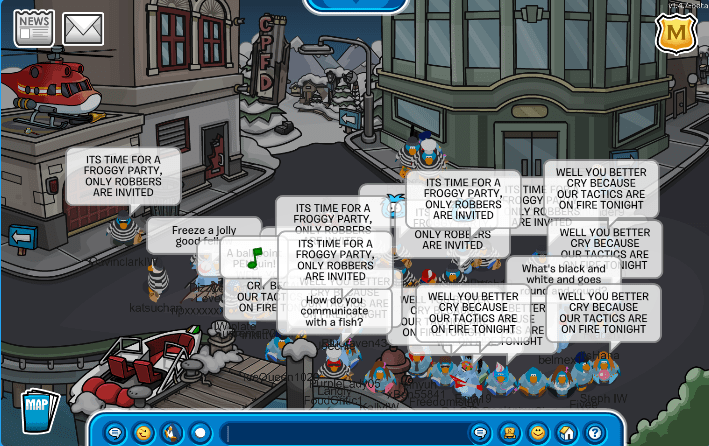Viewport: 709px width, 446px height.
Task: Open the safe chat speech bubble menu
Action: (x=114, y=433)
